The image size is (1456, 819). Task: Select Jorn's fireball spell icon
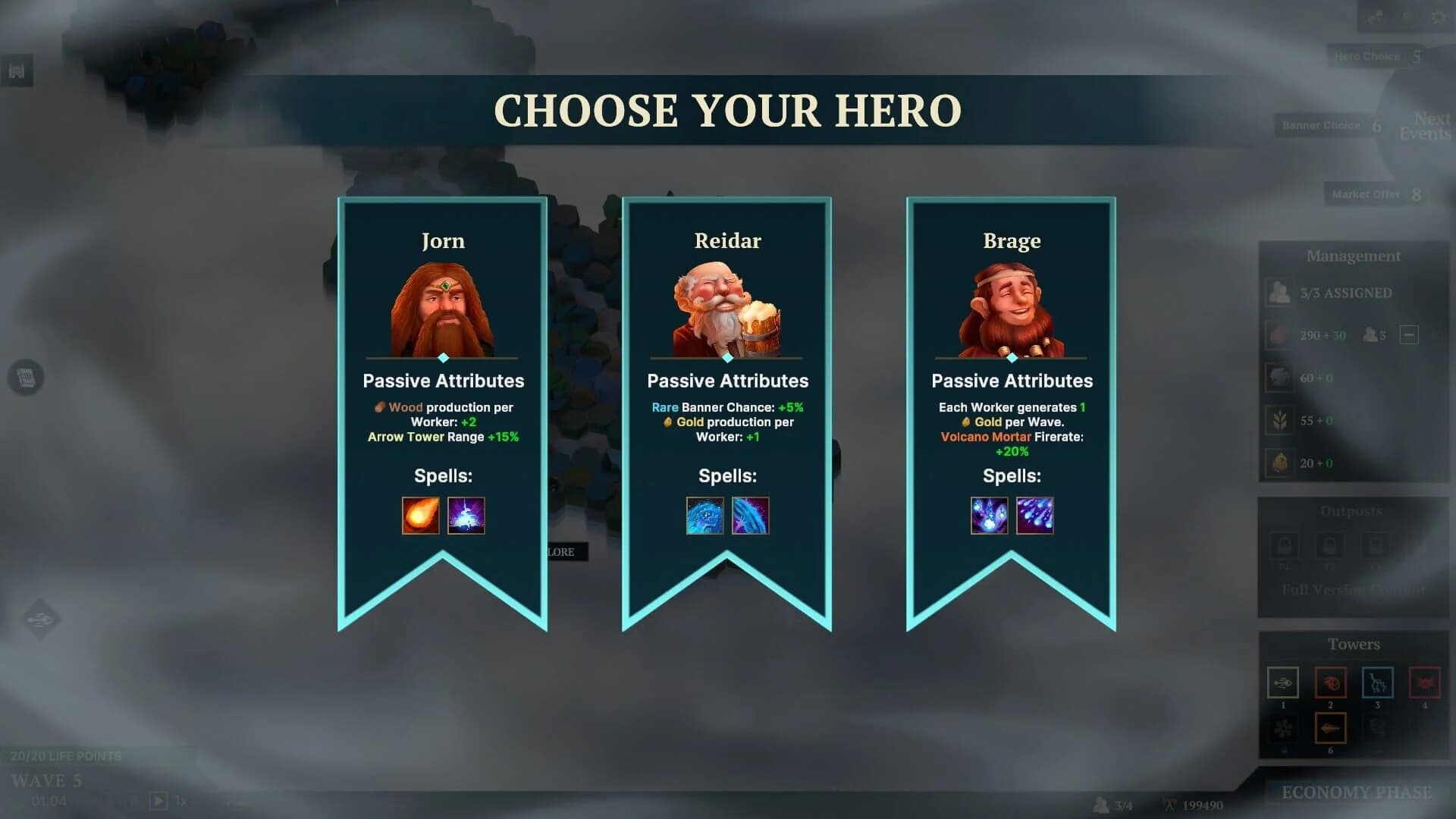coord(421,516)
